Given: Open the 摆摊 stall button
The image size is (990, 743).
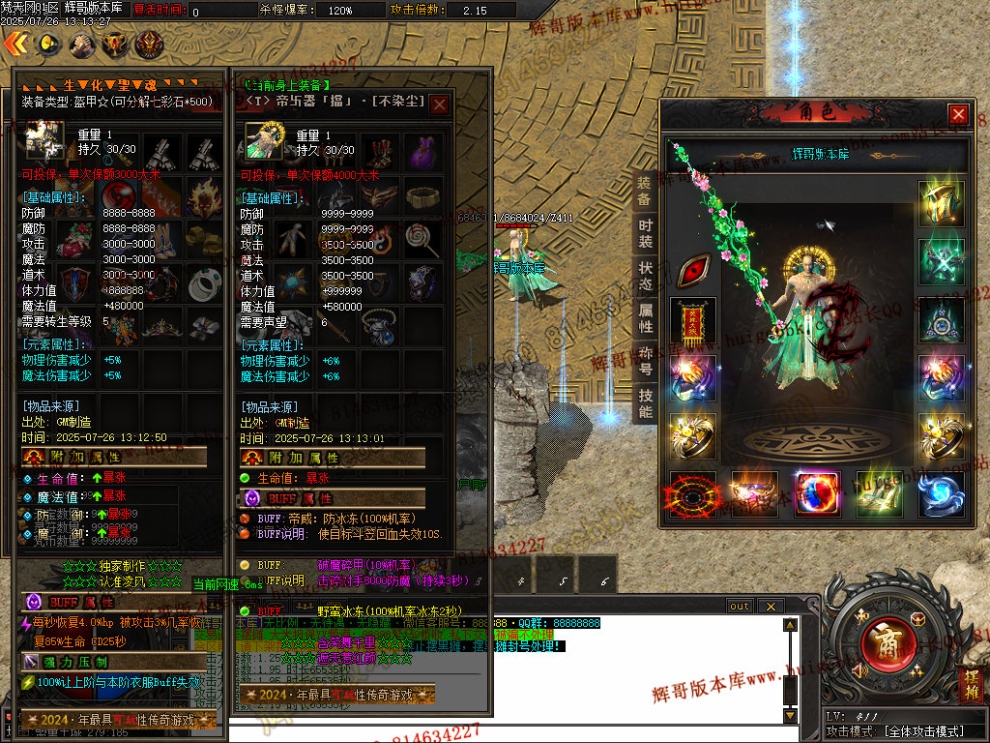Looking at the screenshot, I should 970,685.
